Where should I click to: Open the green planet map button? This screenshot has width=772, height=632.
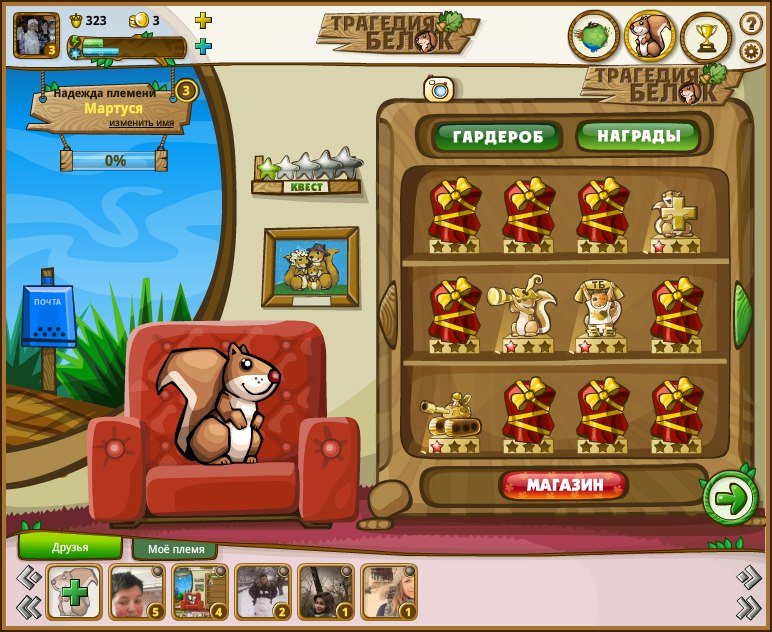[594, 37]
